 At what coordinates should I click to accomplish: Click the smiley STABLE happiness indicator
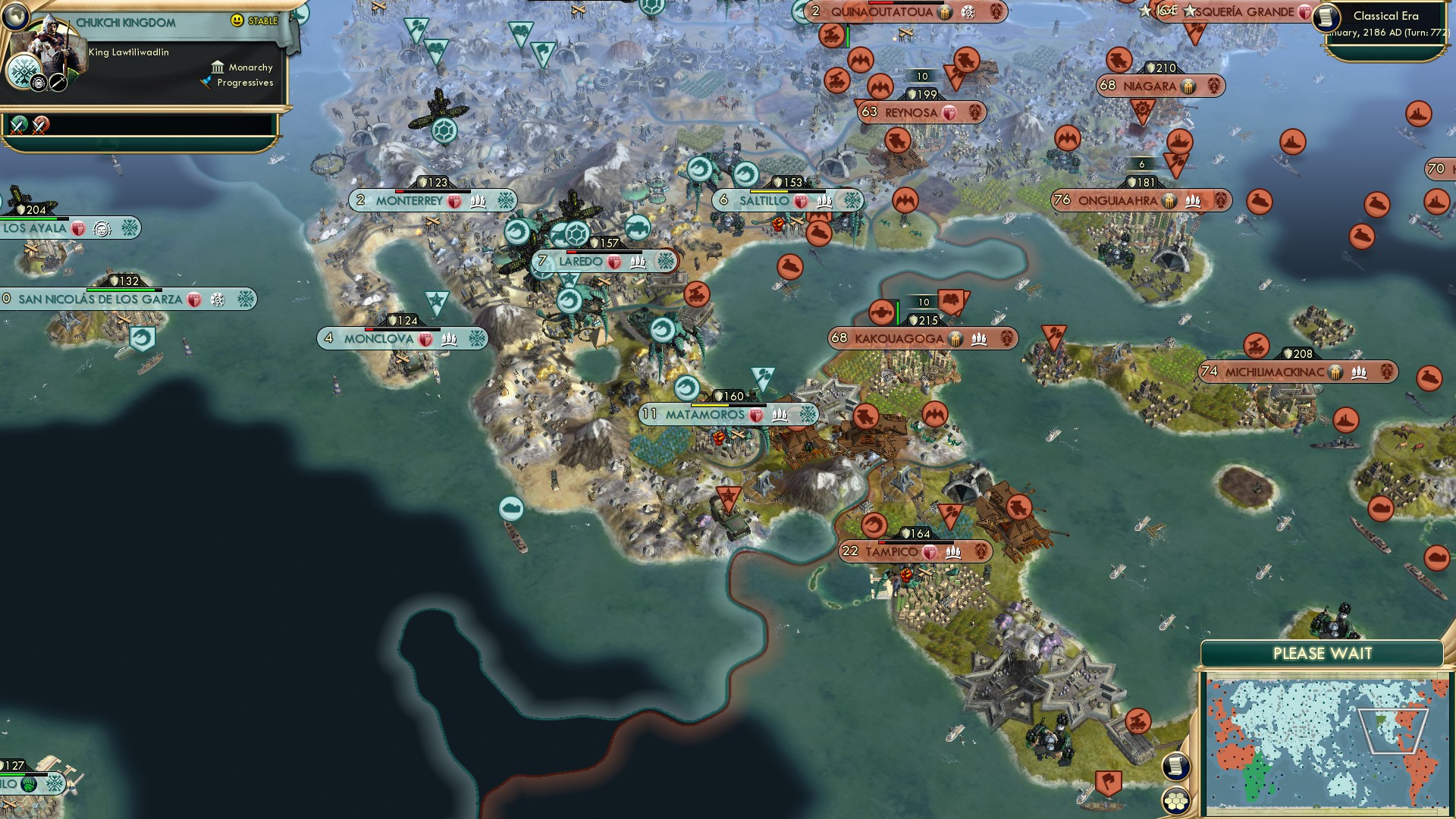click(x=237, y=20)
